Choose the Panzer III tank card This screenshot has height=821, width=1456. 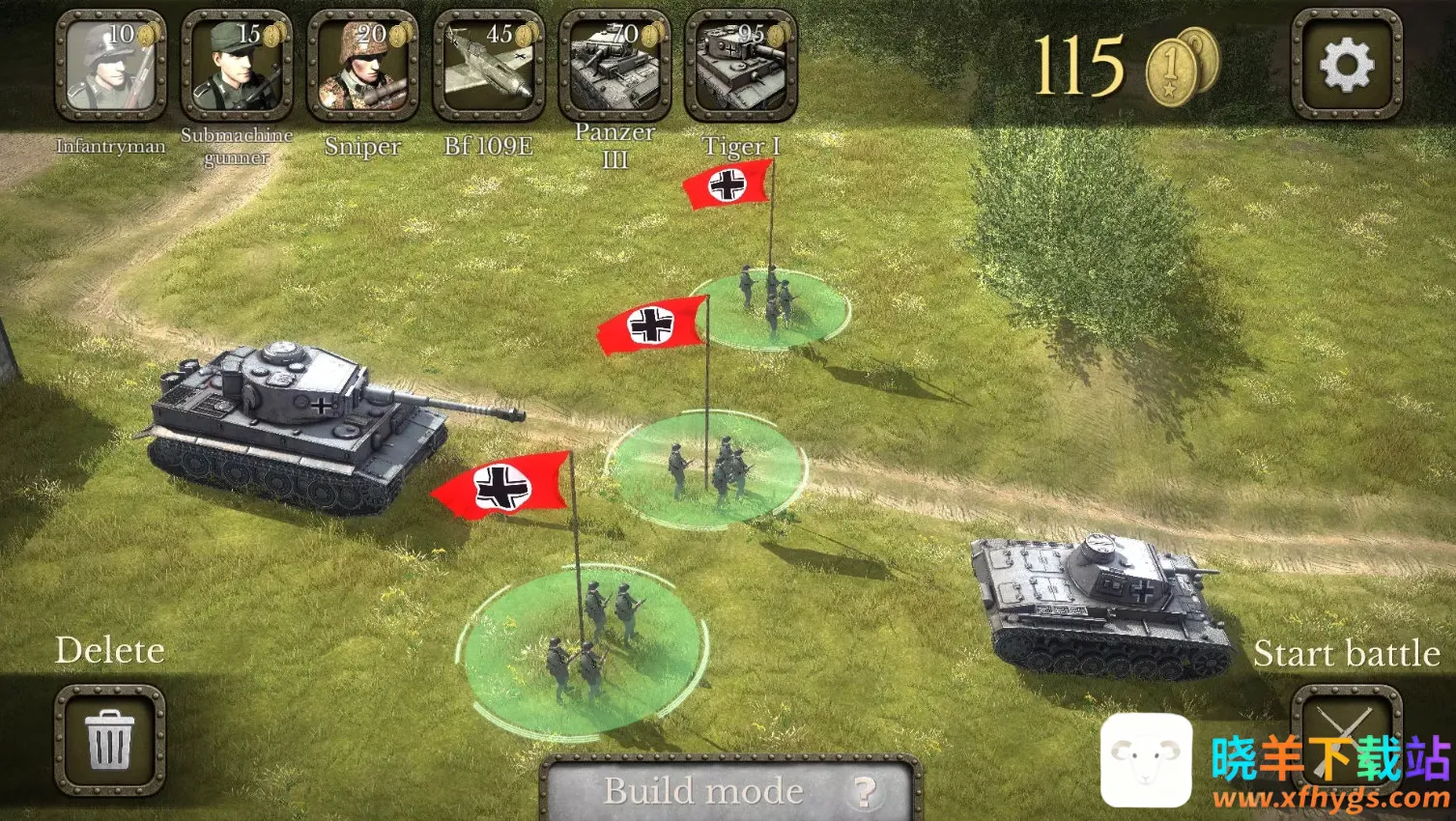pyautogui.click(x=615, y=66)
